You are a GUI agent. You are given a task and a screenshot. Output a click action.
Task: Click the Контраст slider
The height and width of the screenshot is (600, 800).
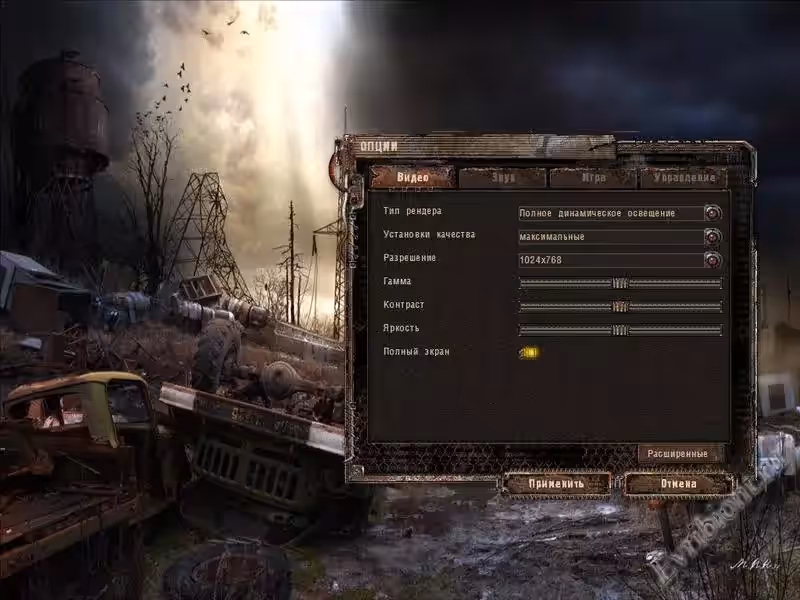pyautogui.click(x=620, y=306)
